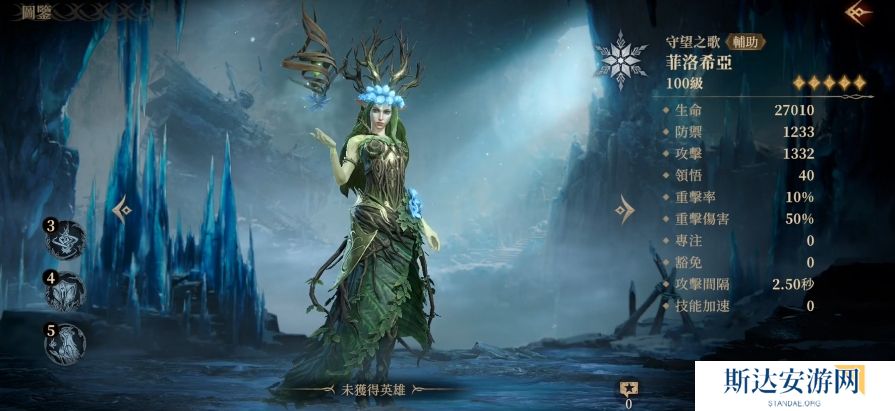The image size is (895, 411).
Task: Click the star bookmark icon above the 0
Action: tap(629, 389)
